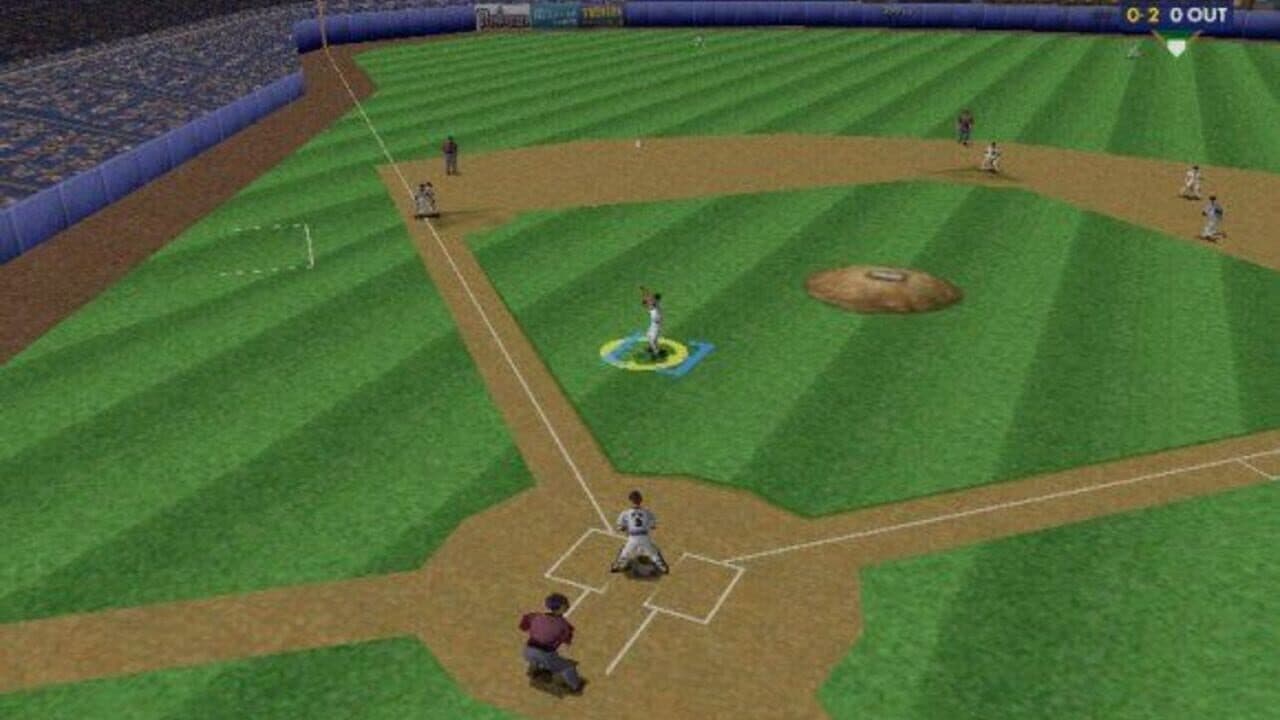
Task: Select the pitcher standing on the mound
Action: 652,320
